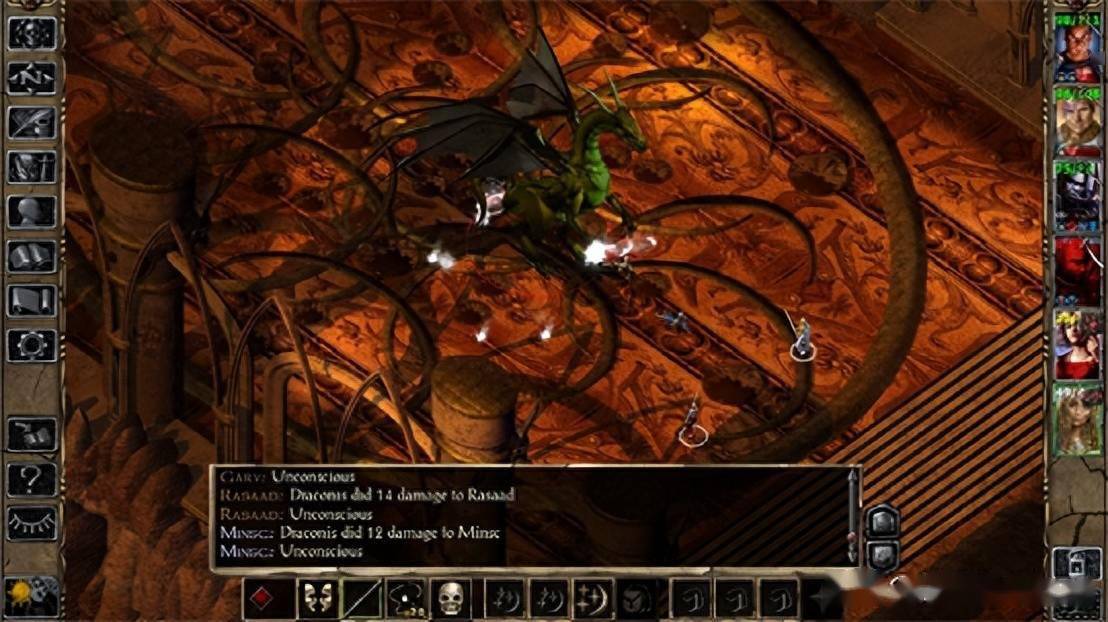The image size is (1108, 622).
Task: Select the sling slot with 20 ammo
Action: click(x=406, y=598)
